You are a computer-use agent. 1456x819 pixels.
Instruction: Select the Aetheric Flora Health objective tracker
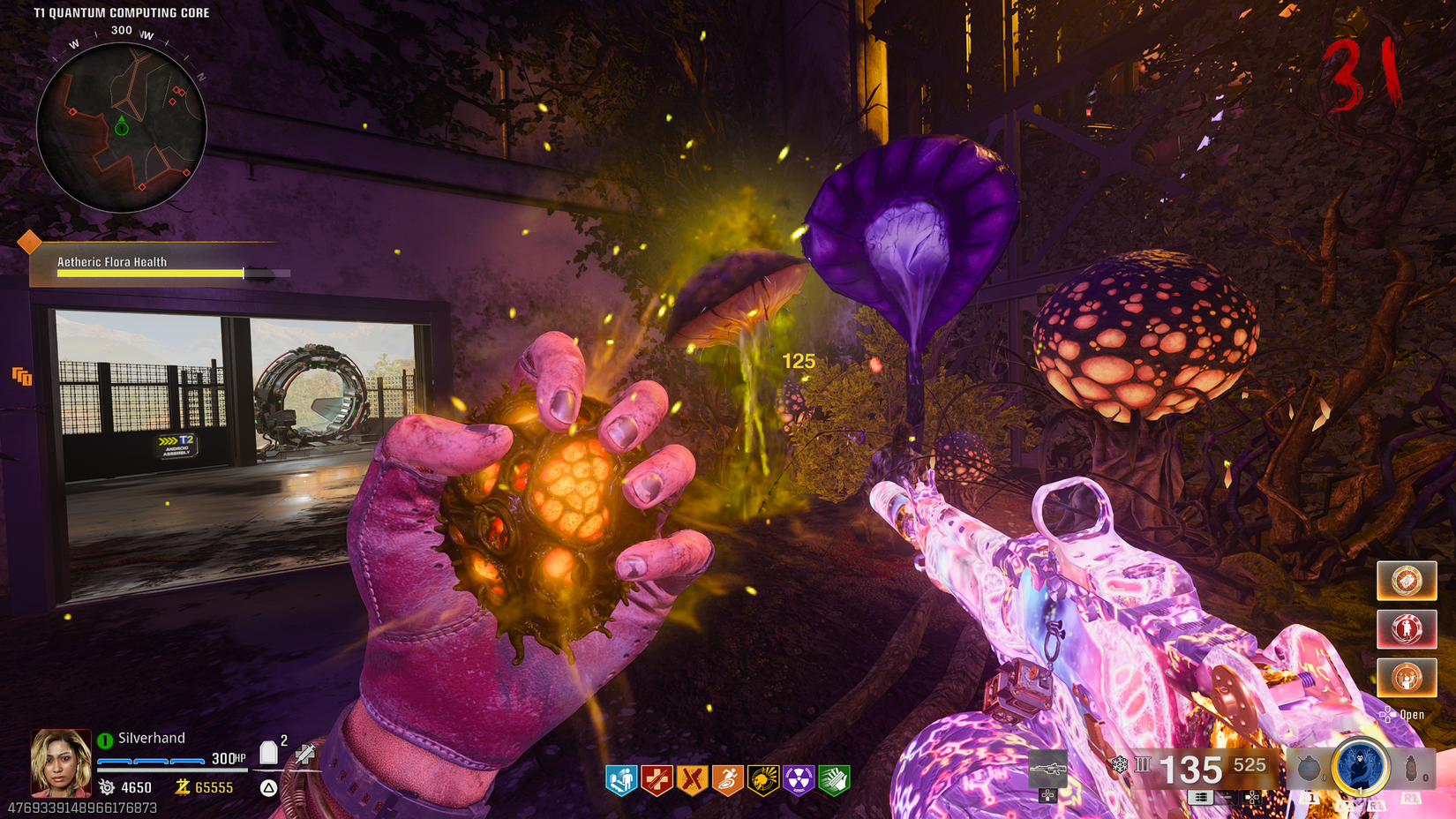(x=159, y=267)
